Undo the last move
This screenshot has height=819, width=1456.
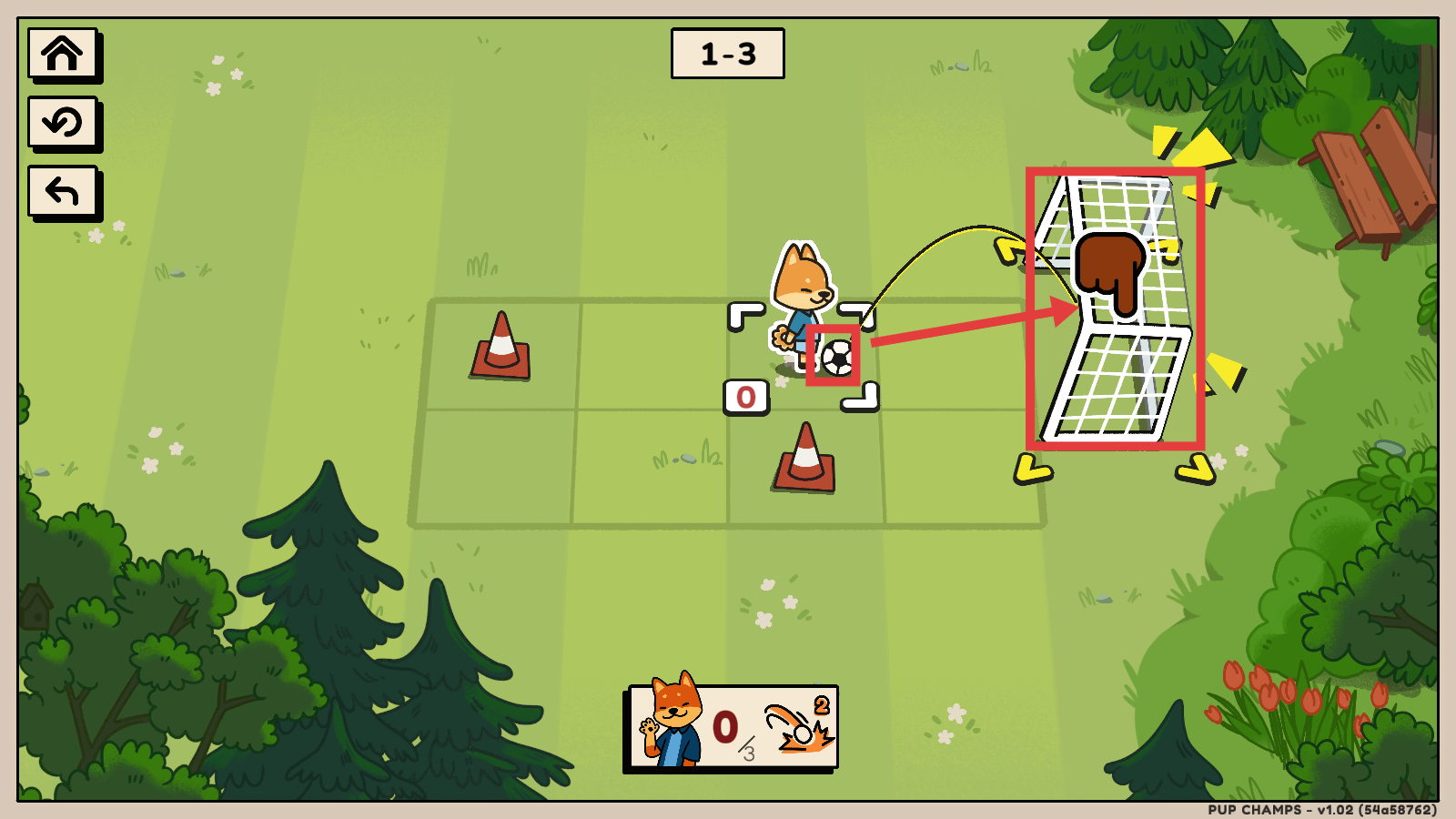pos(62,191)
